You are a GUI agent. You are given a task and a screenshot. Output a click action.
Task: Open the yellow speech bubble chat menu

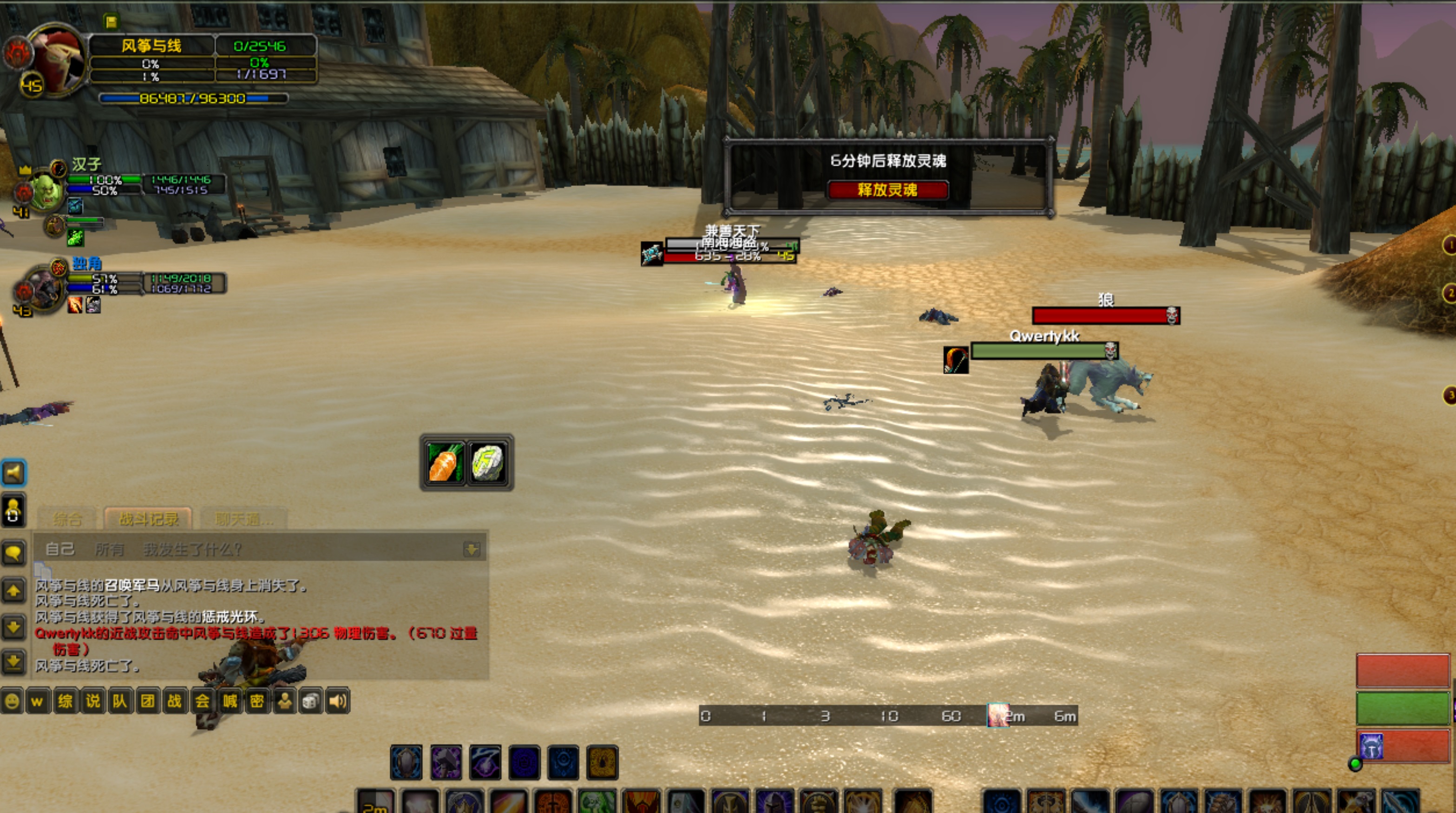click(13, 552)
